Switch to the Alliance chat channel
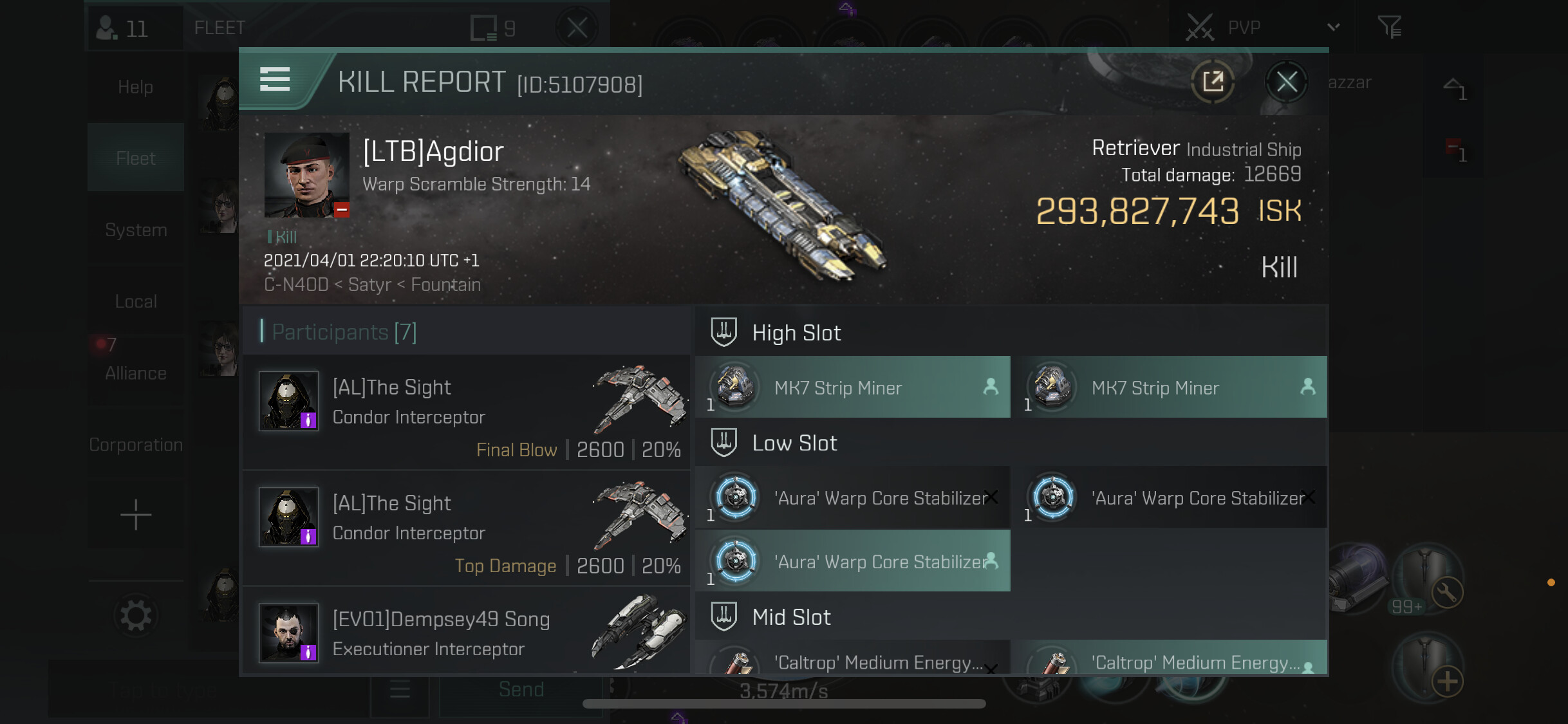 [x=135, y=373]
